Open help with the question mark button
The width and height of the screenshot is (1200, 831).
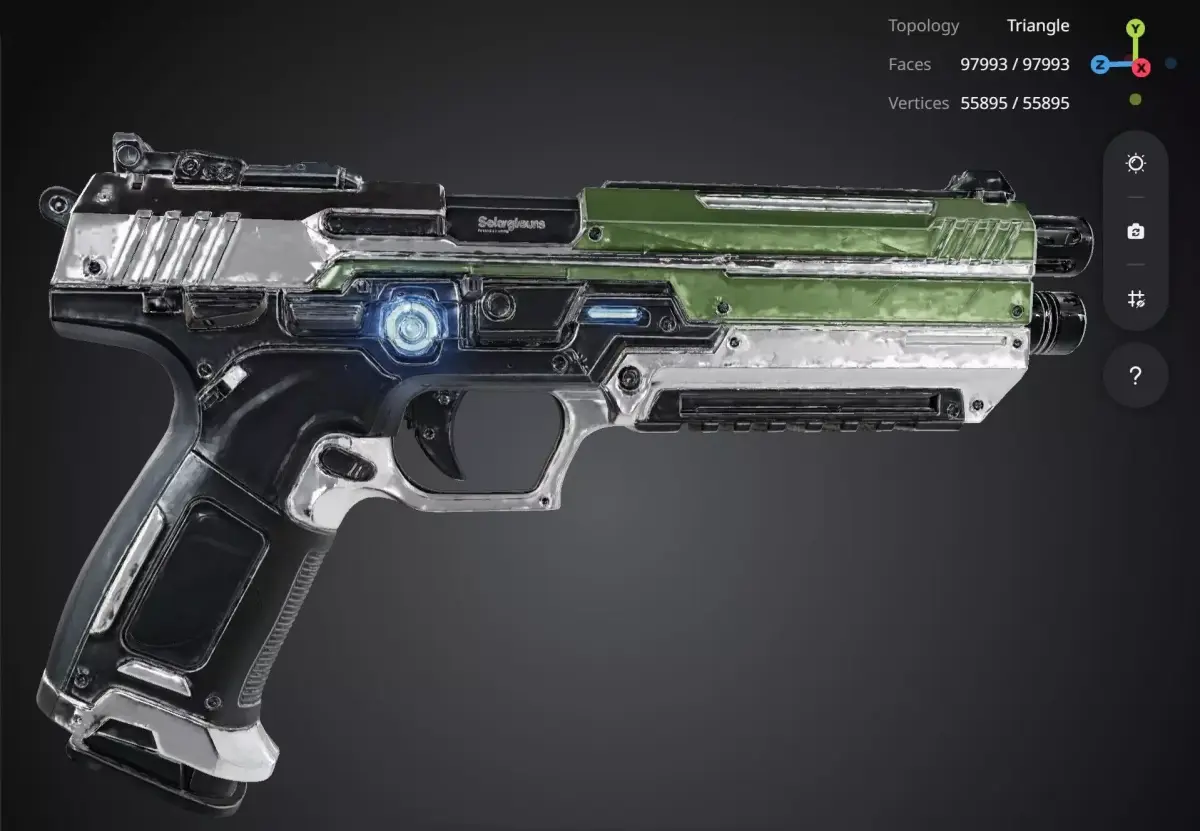(1135, 376)
